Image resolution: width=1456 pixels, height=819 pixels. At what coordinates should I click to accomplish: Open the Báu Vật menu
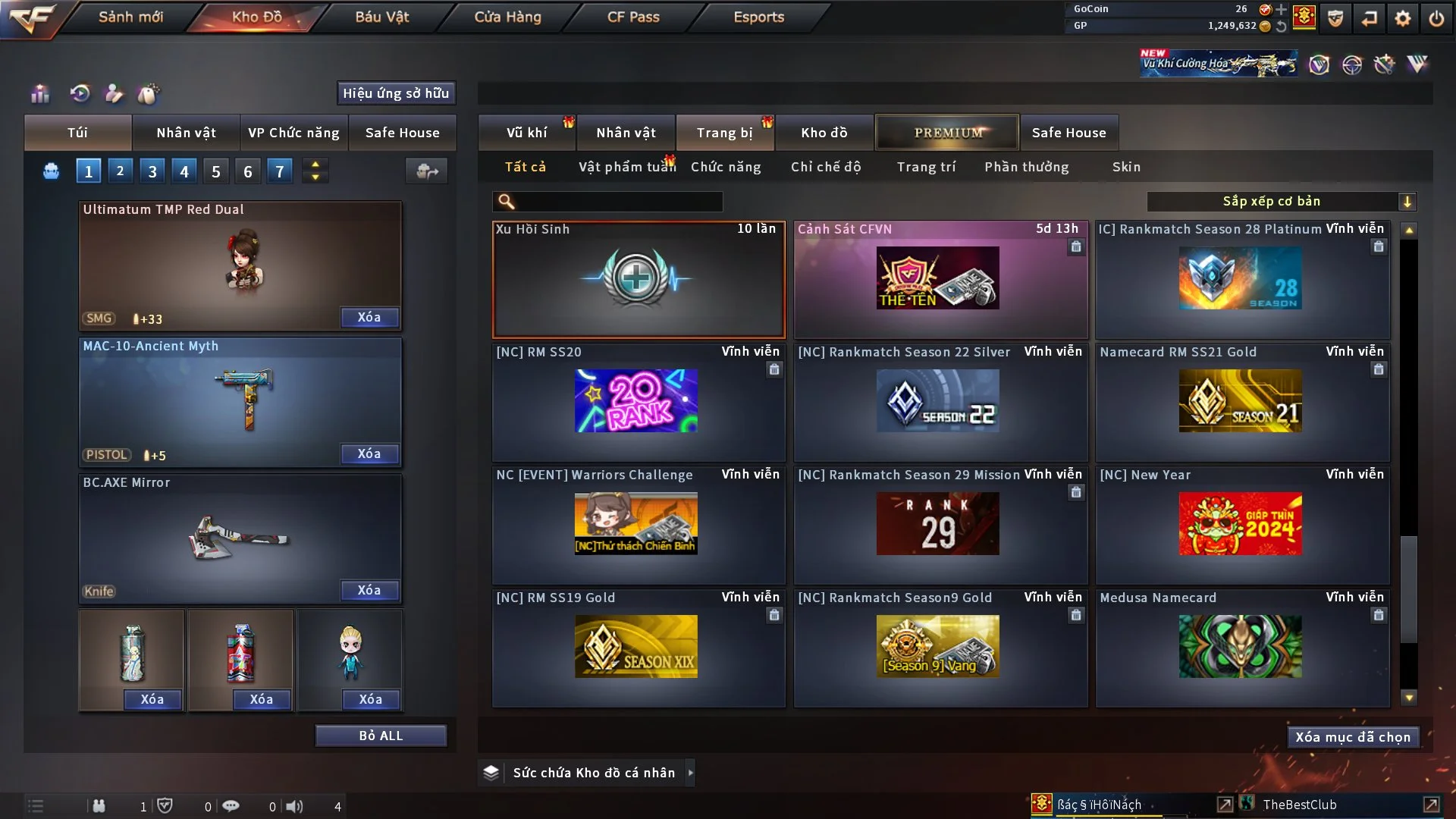pos(381,16)
